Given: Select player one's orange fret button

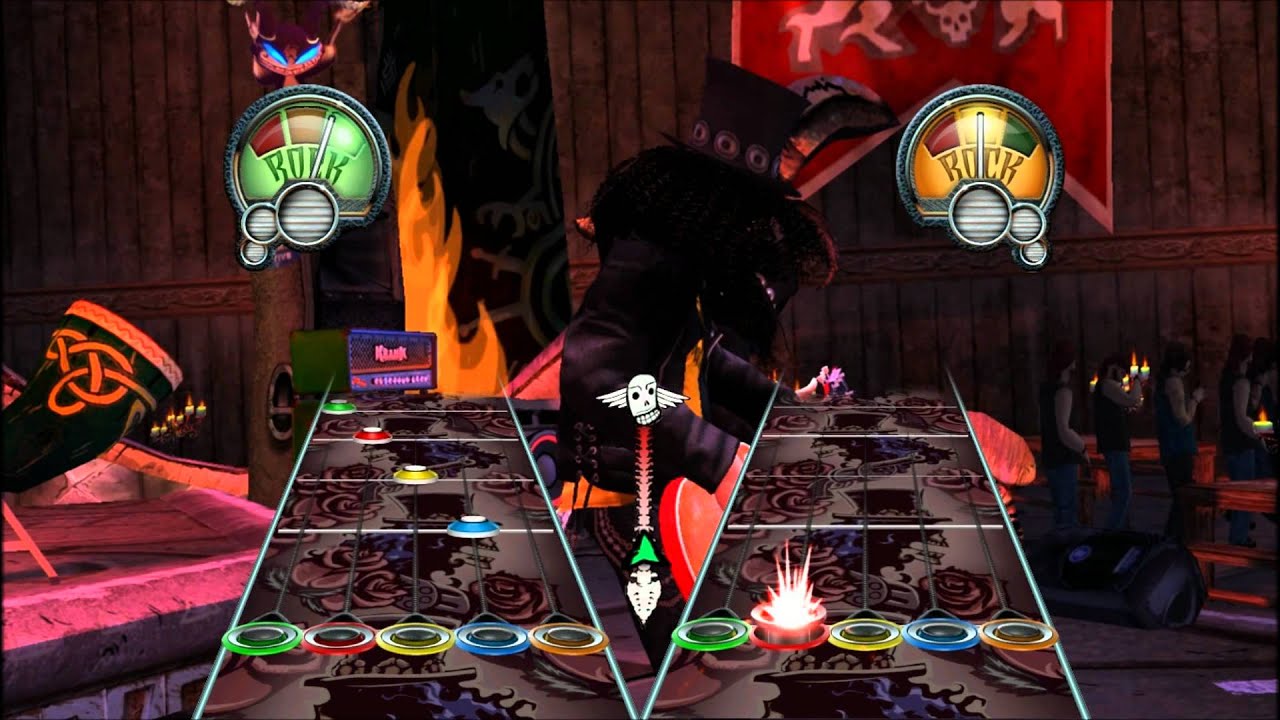Looking at the screenshot, I should (569, 637).
